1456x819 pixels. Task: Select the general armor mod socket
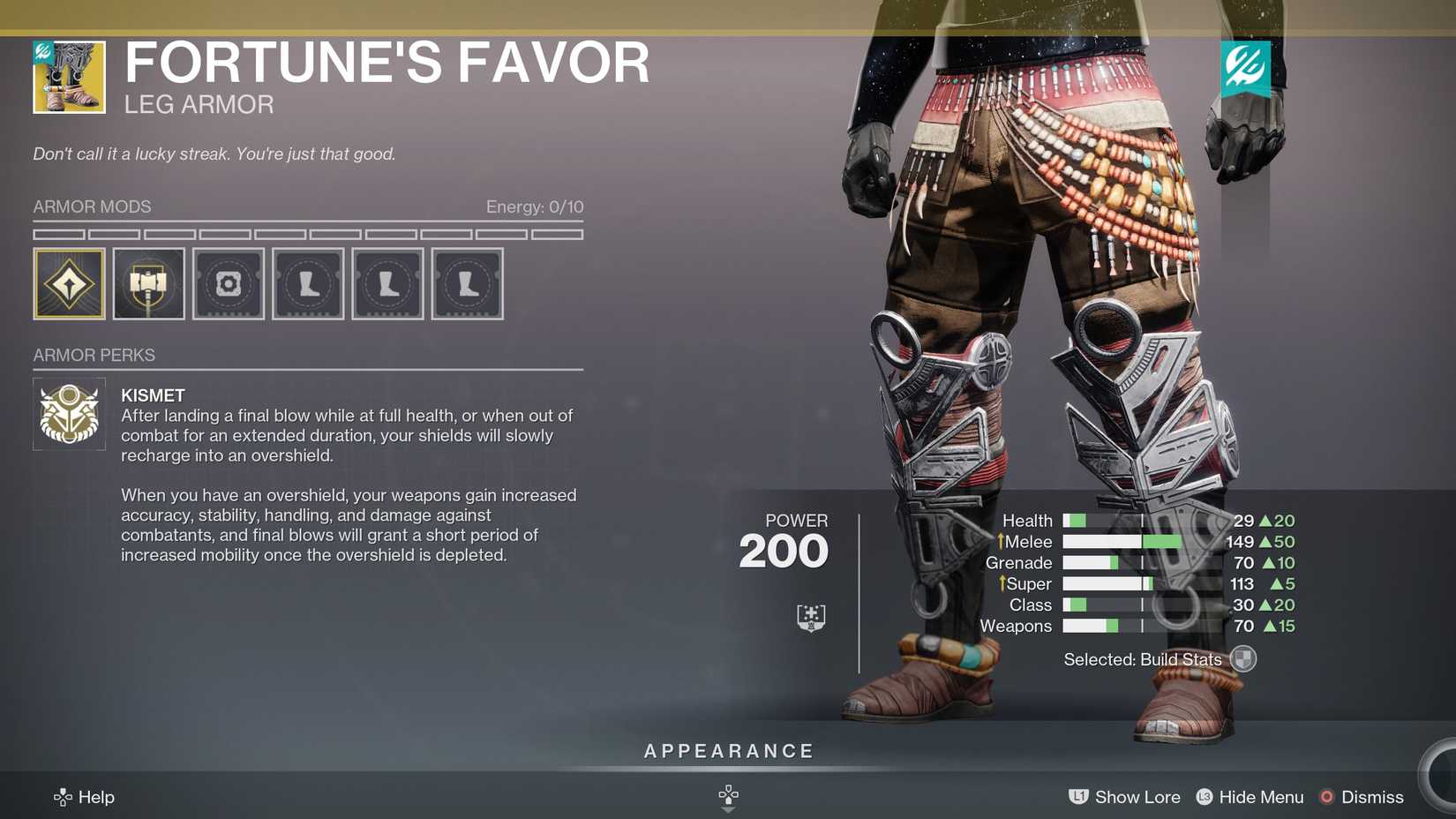[228, 283]
